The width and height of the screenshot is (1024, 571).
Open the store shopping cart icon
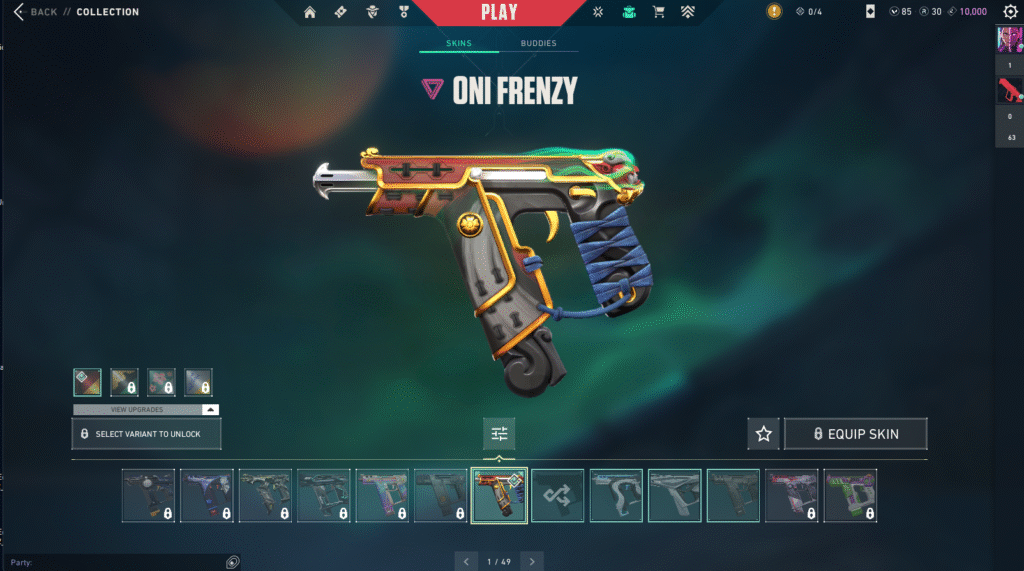658,12
